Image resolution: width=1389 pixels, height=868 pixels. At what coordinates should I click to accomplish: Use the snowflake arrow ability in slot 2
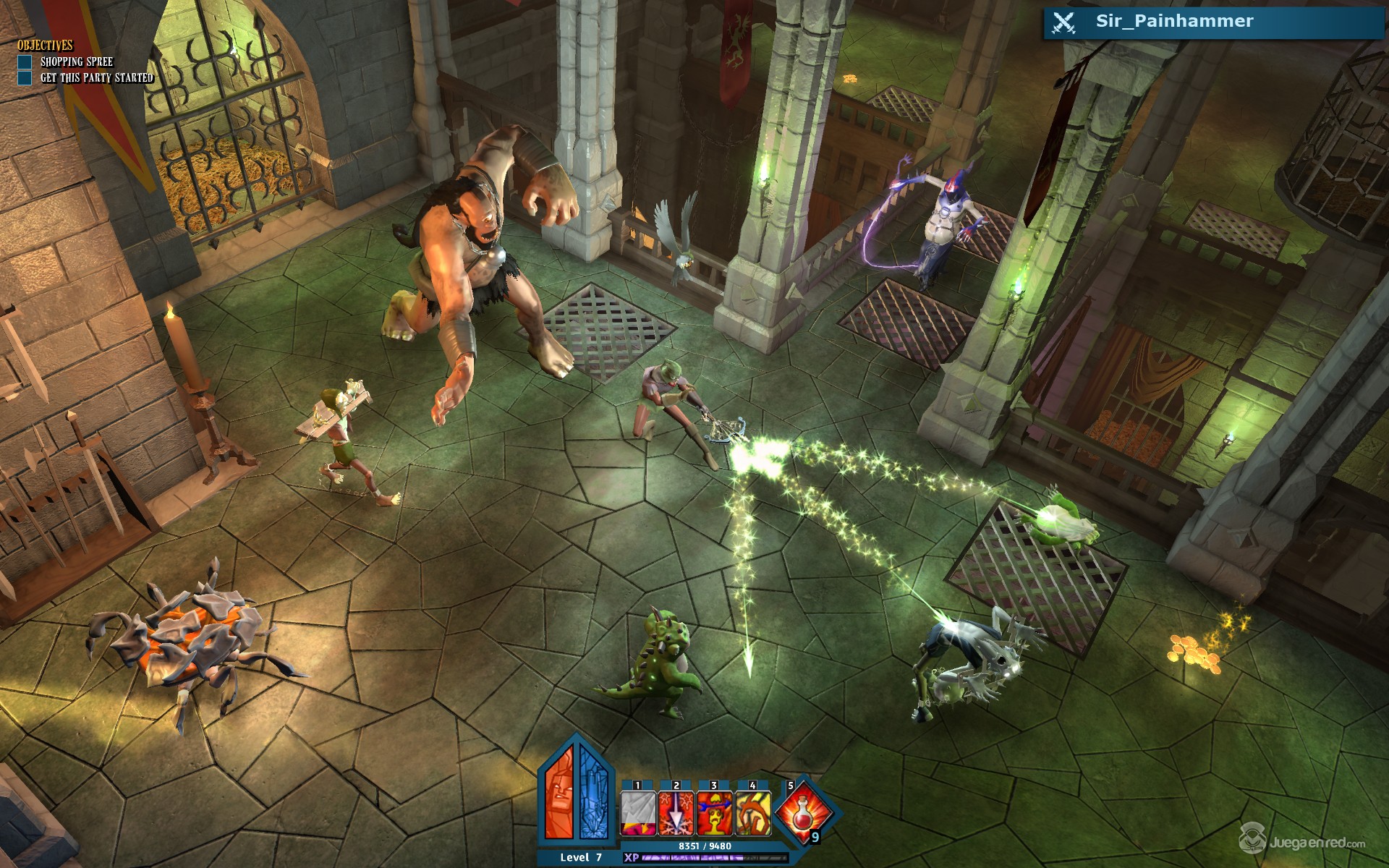pyautogui.click(x=676, y=813)
